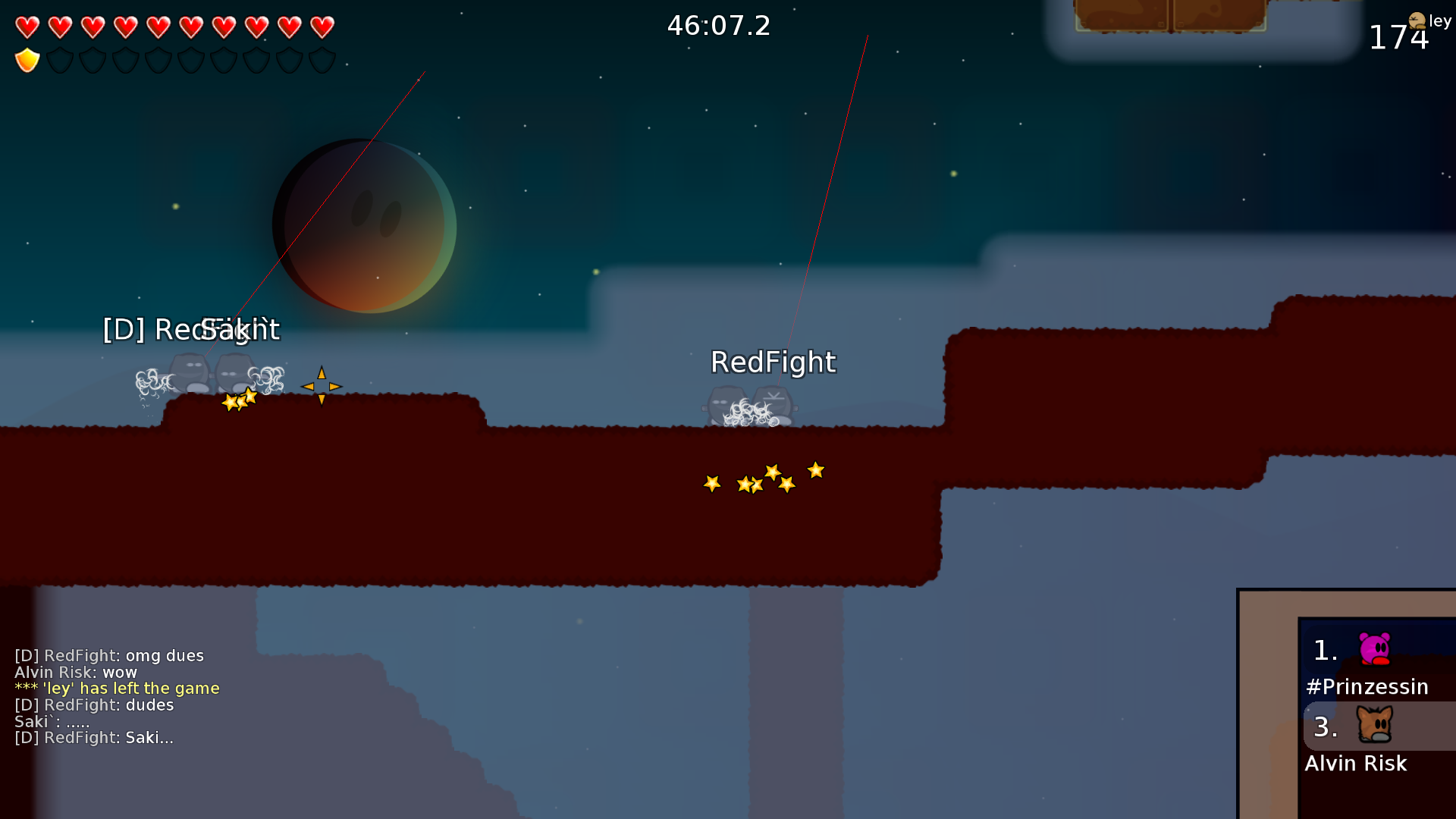Click the match timer showing 46:07.2

tap(718, 26)
